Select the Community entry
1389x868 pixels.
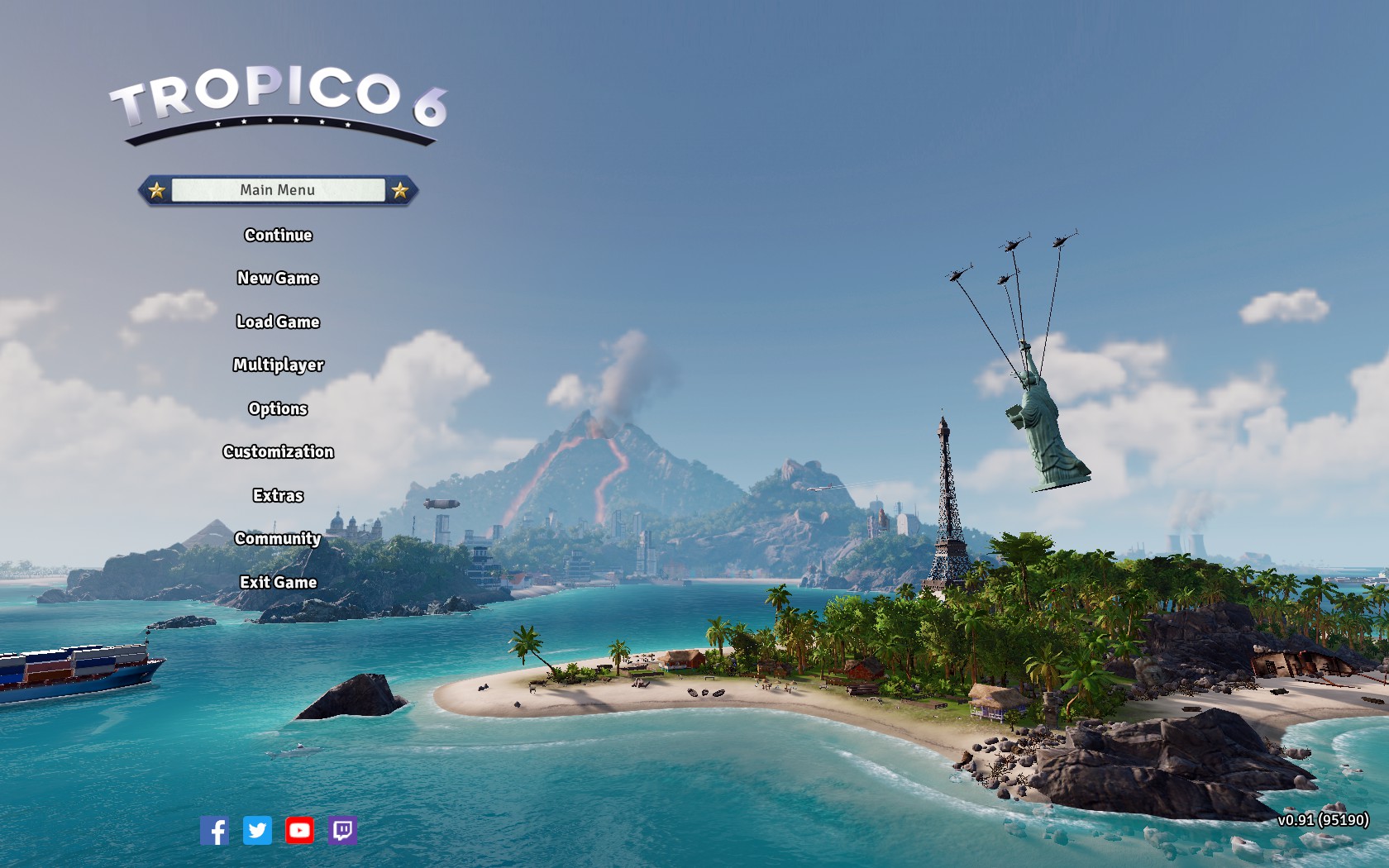coord(278,538)
